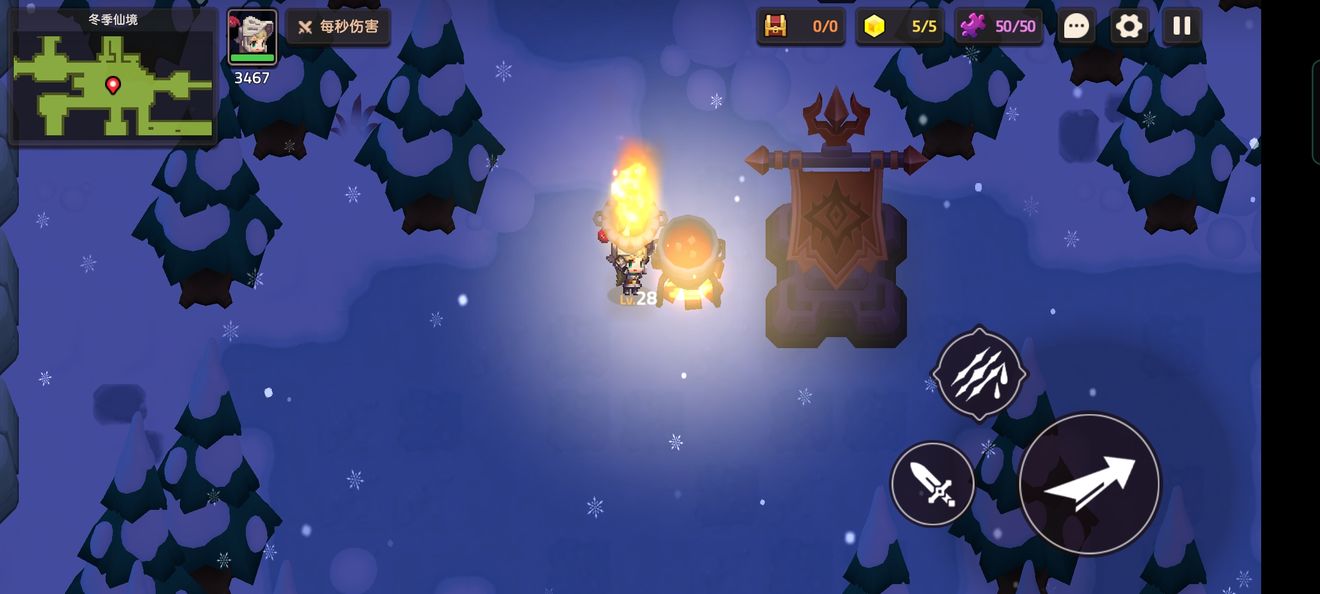Screen dimensions: 1320x594
Task: Tap the purple puzzle piece counter
Action: pyautogui.click(x=998, y=26)
